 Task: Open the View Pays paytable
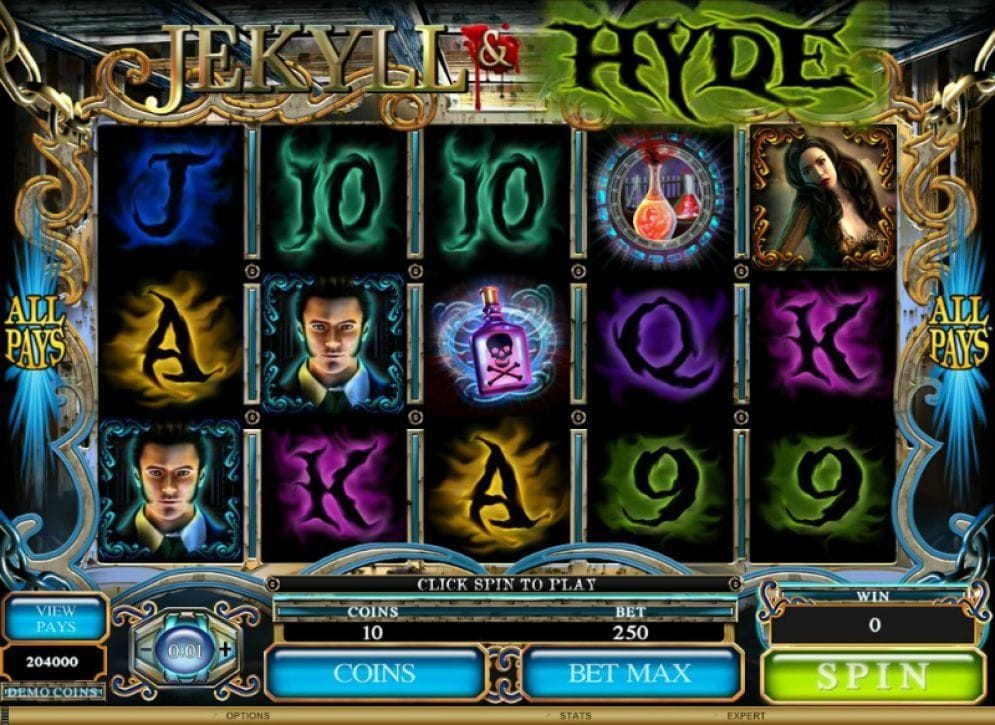pyautogui.click(x=54, y=618)
